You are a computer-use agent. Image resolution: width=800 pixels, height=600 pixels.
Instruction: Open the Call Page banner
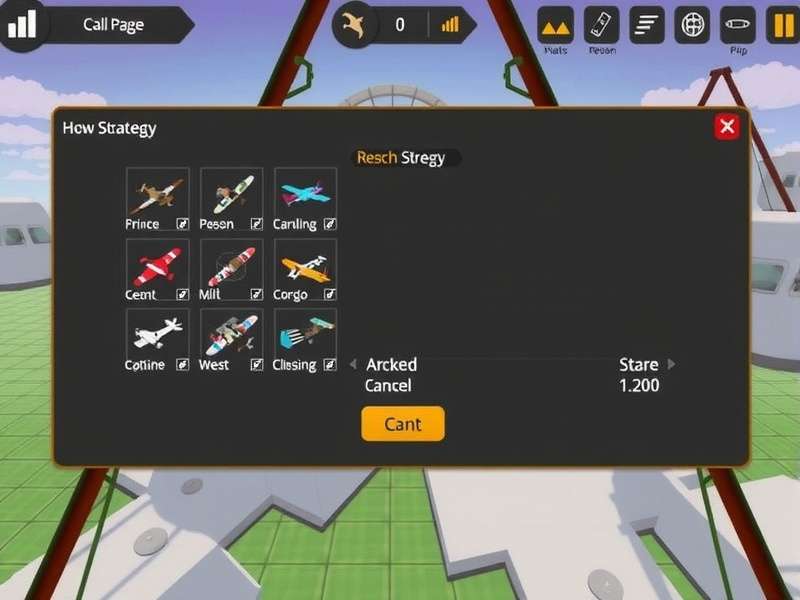click(x=114, y=25)
